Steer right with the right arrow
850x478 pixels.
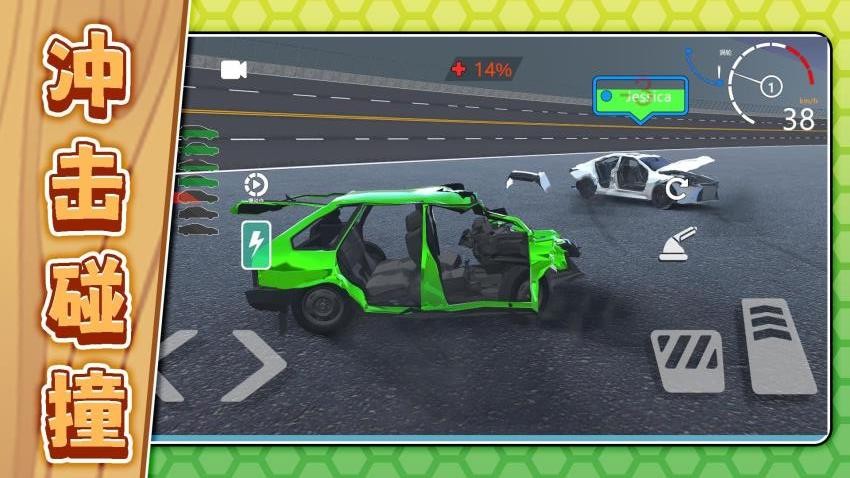click(253, 365)
